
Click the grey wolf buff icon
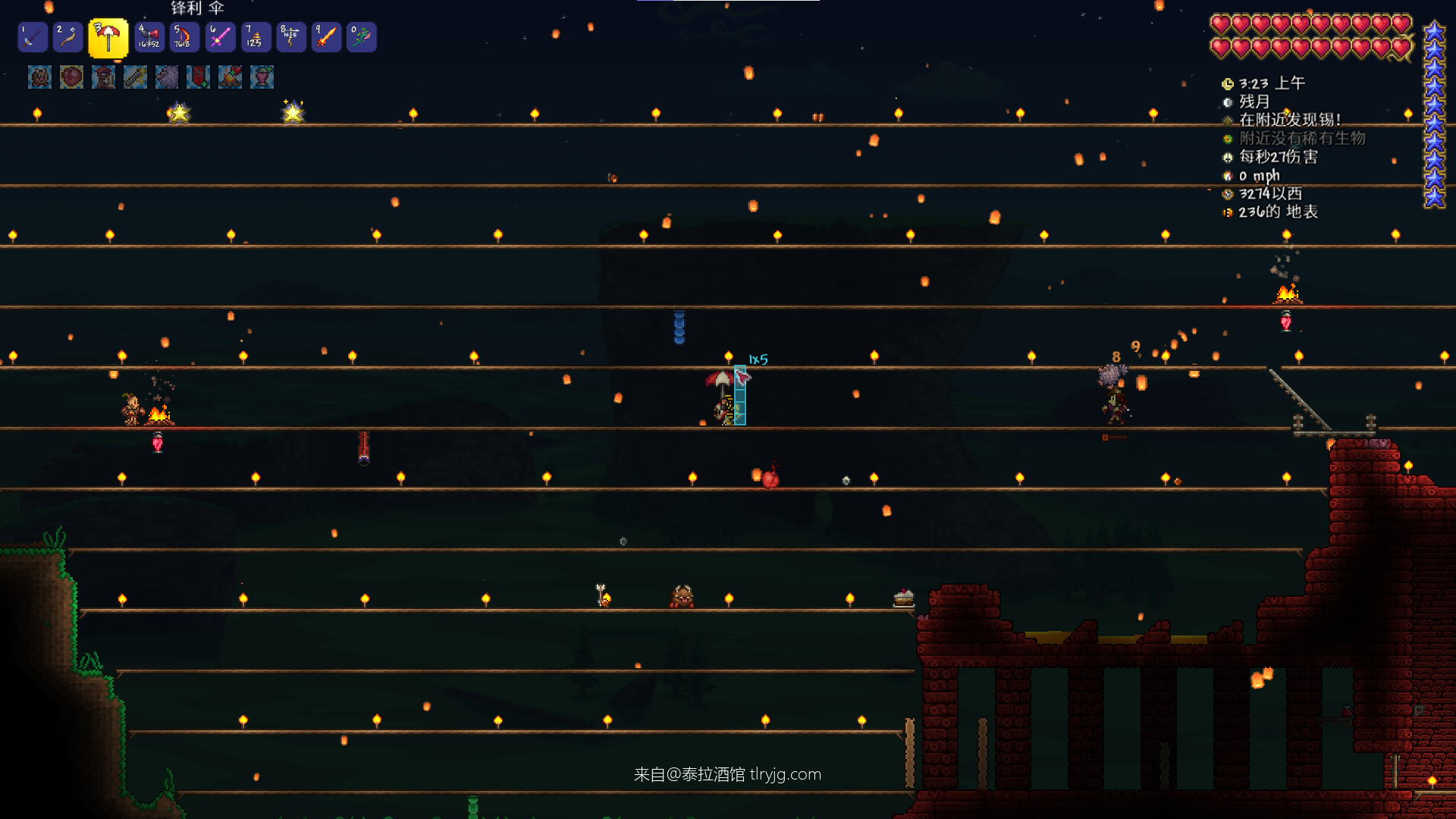pyautogui.click(x=167, y=77)
